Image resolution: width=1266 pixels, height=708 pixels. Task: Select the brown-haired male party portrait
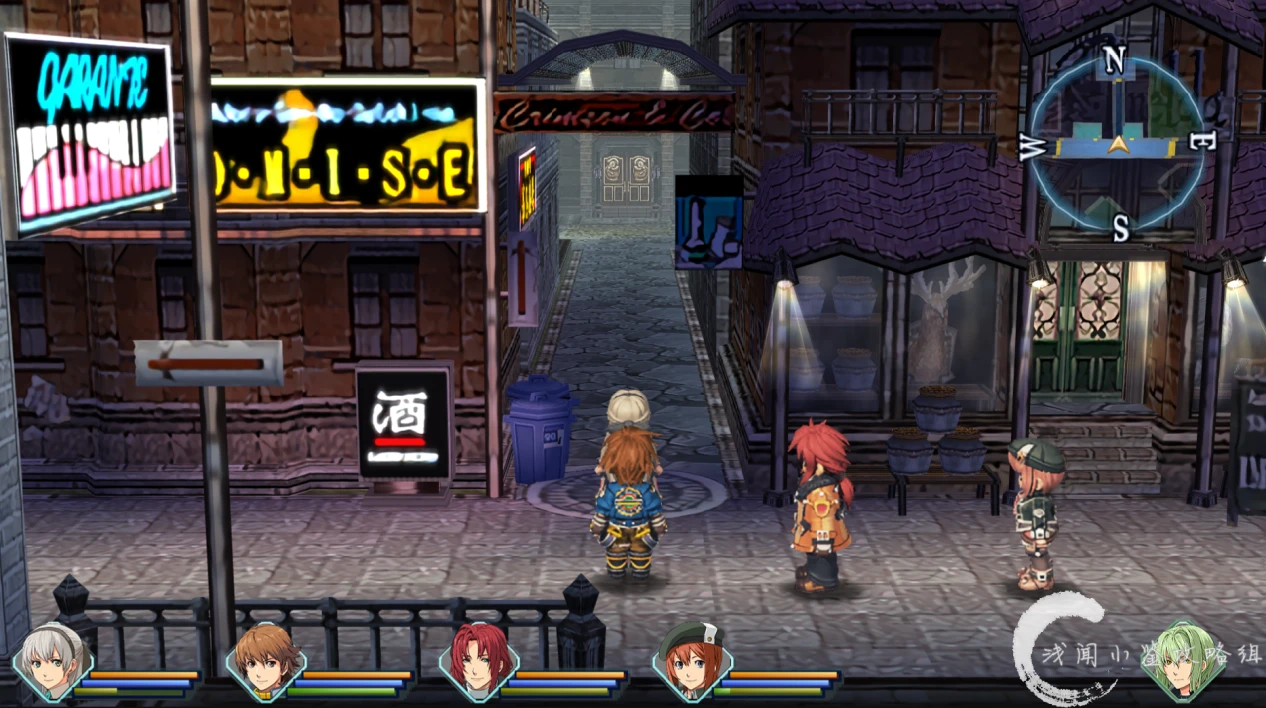(x=265, y=662)
